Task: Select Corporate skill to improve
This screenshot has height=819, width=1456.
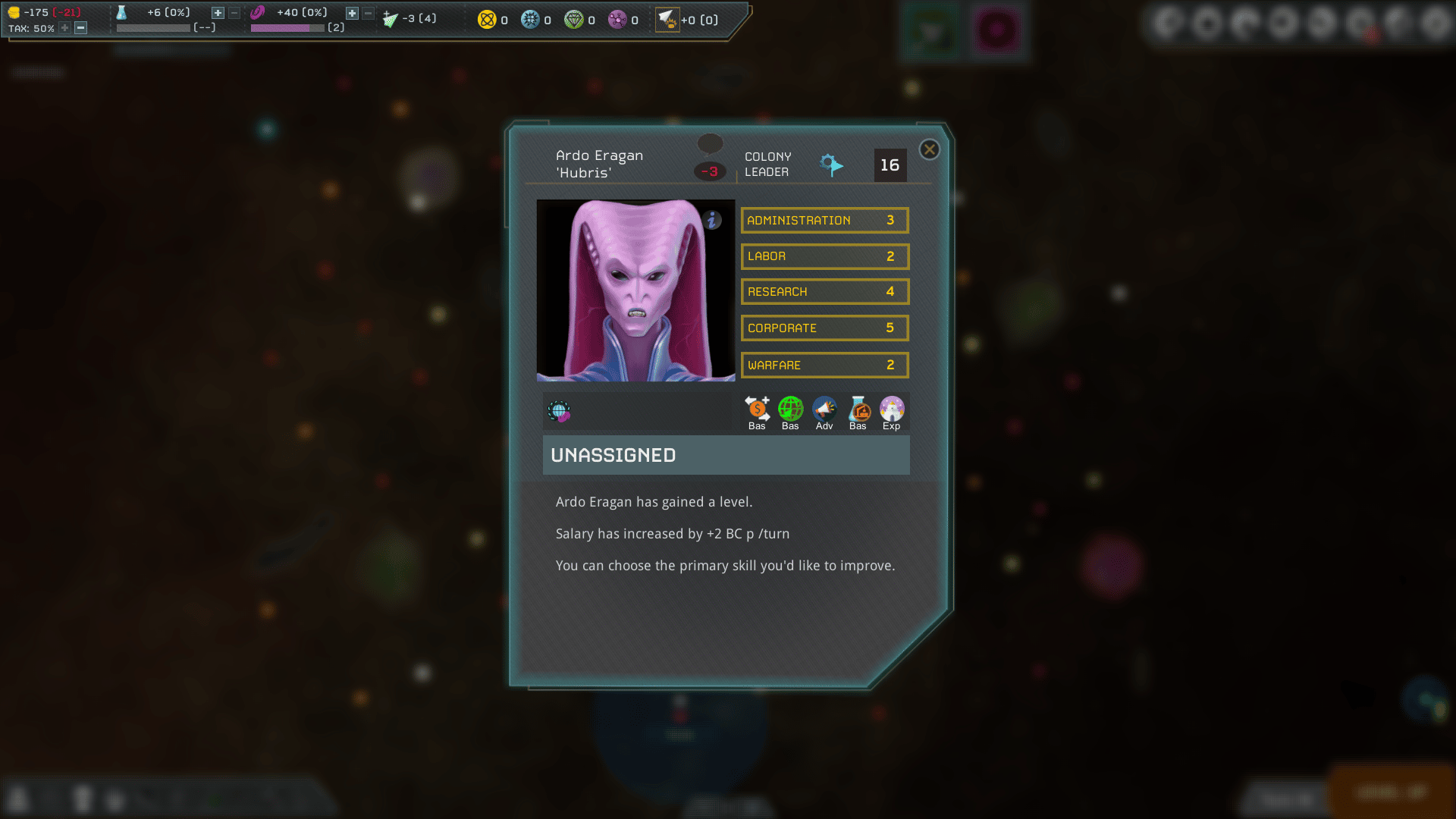Action: click(824, 328)
